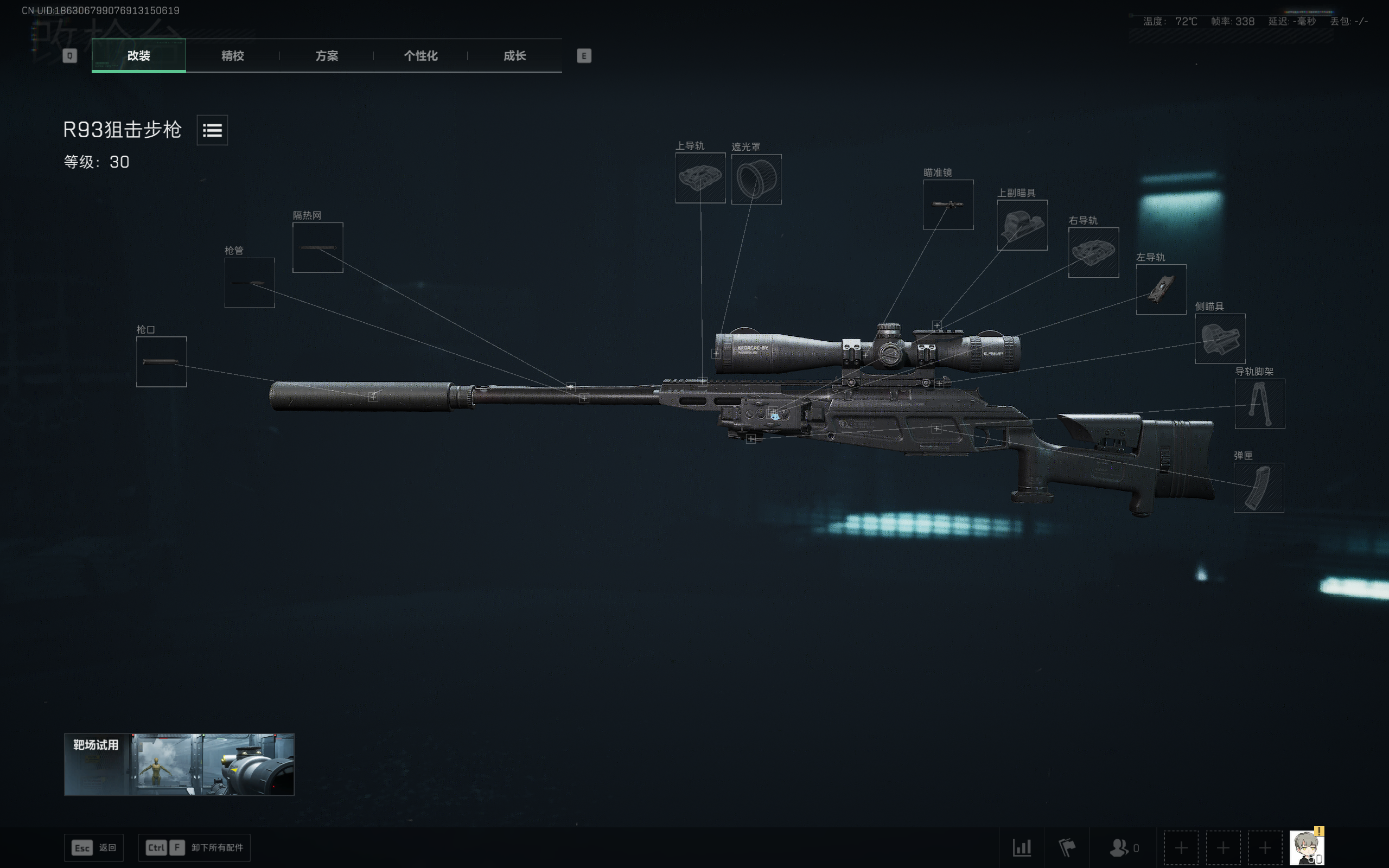Select the 侧瞄具 side sight slot
The image size is (1389, 868).
pyautogui.click(x=1220, y=339)
